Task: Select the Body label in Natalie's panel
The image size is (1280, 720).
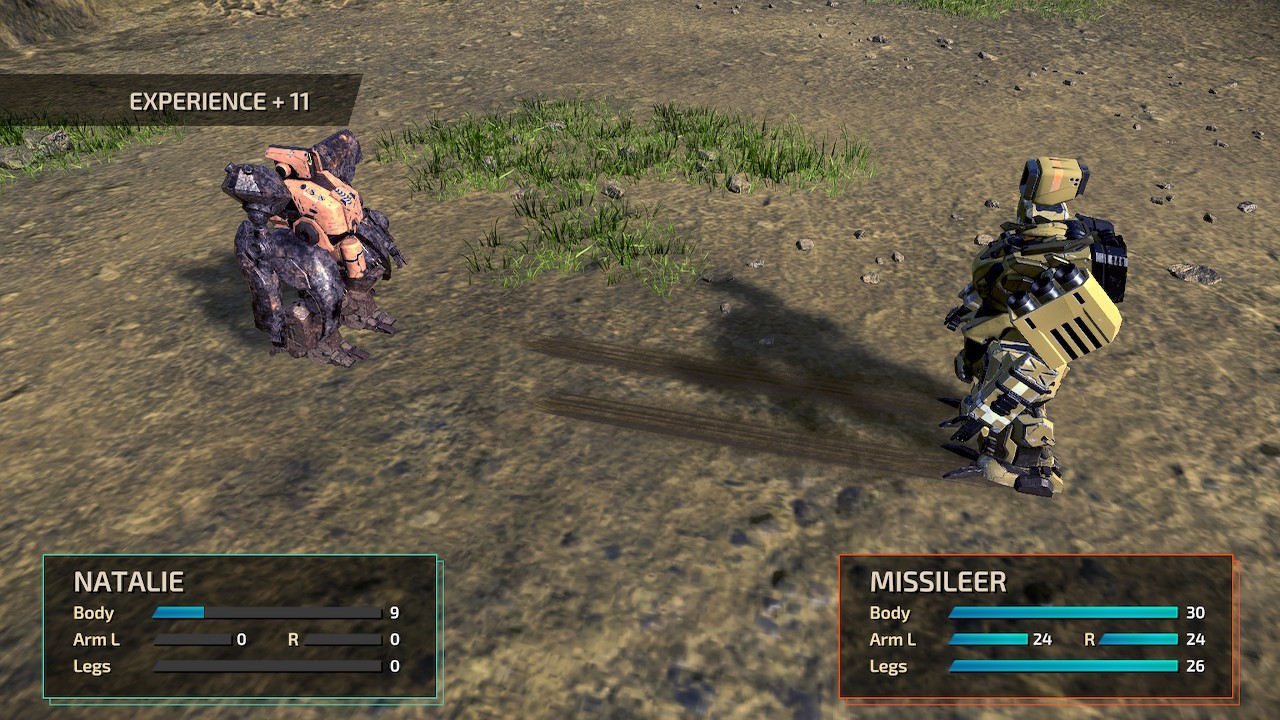Action: click(x=92, y=613)
